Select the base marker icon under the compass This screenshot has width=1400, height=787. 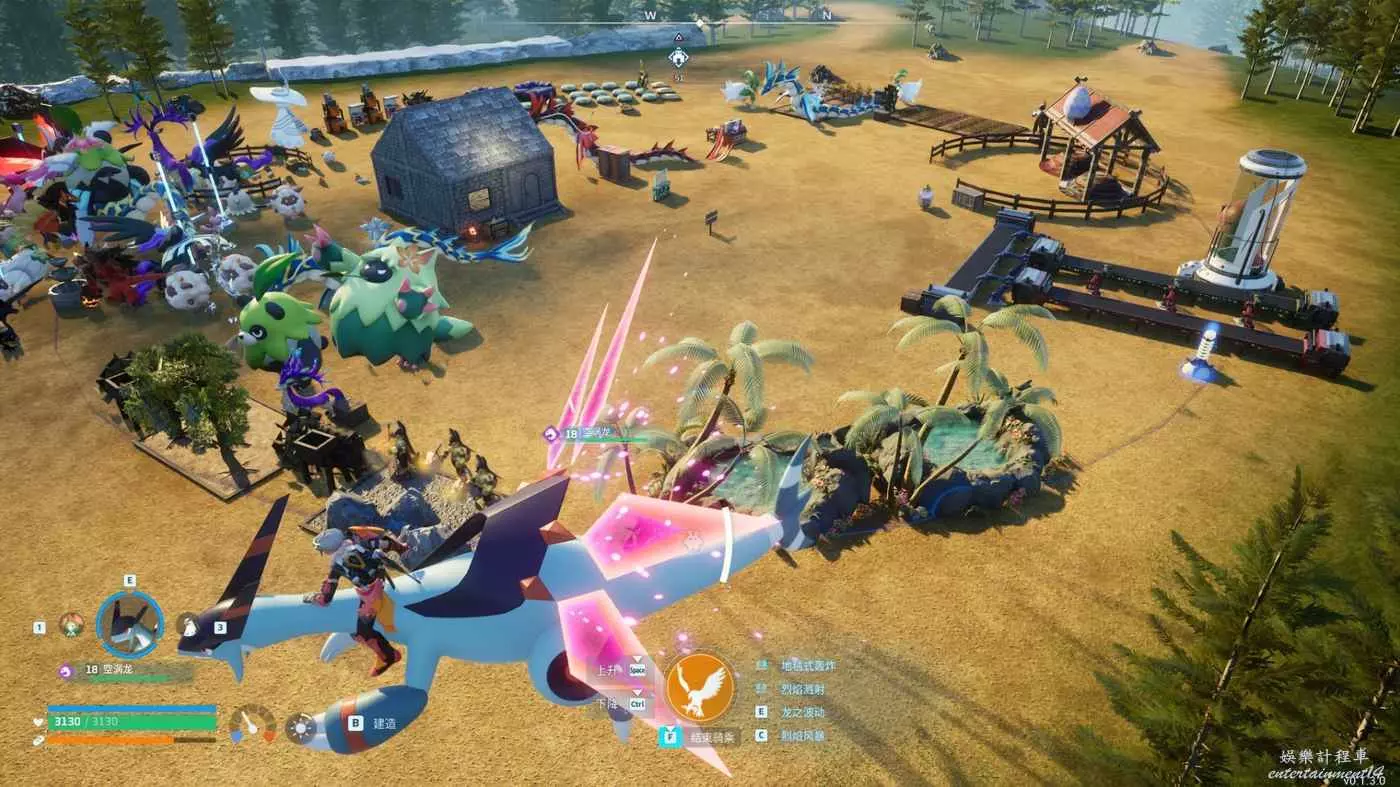coord(678,56)
